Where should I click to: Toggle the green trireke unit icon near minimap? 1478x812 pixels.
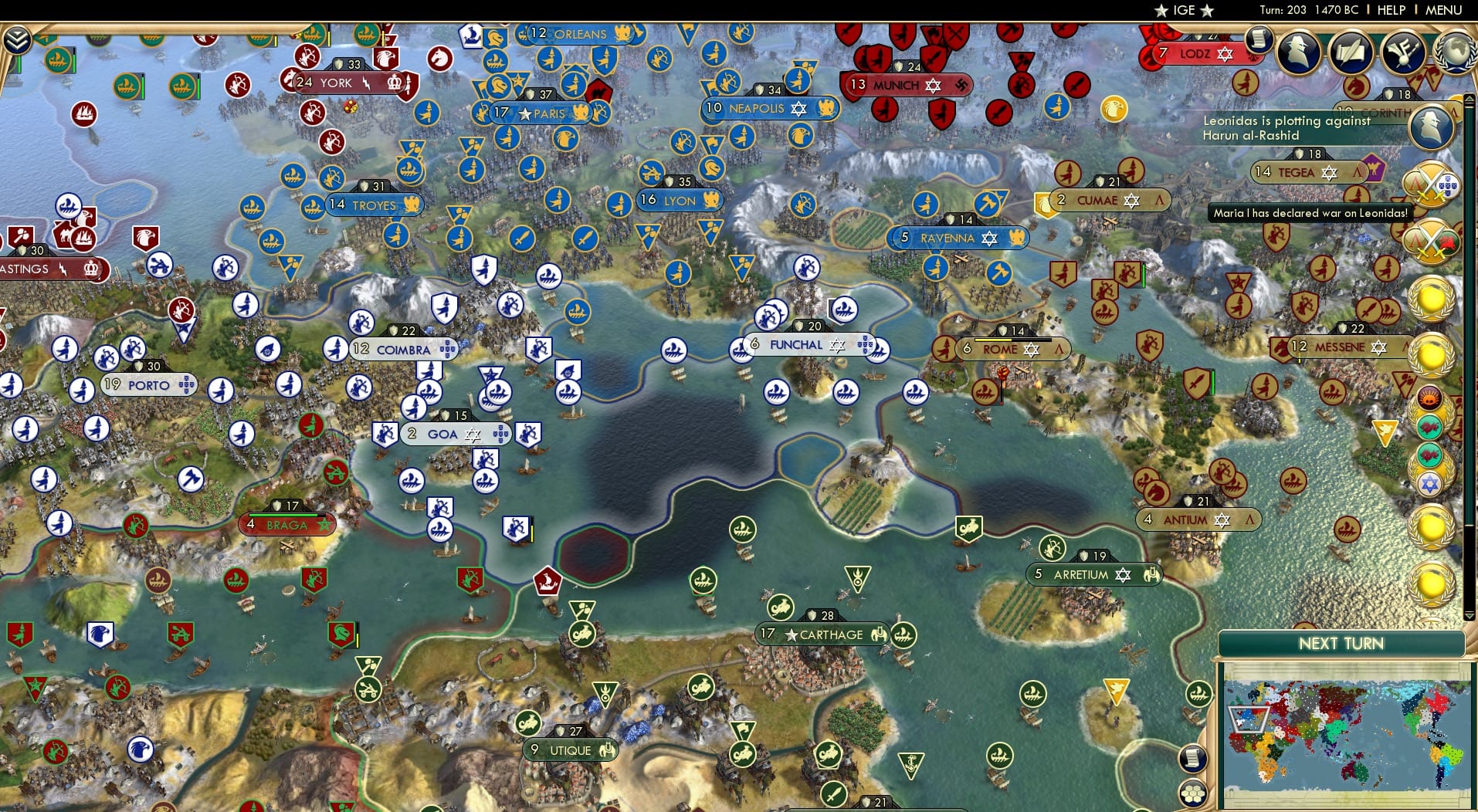pos(1200,695)
